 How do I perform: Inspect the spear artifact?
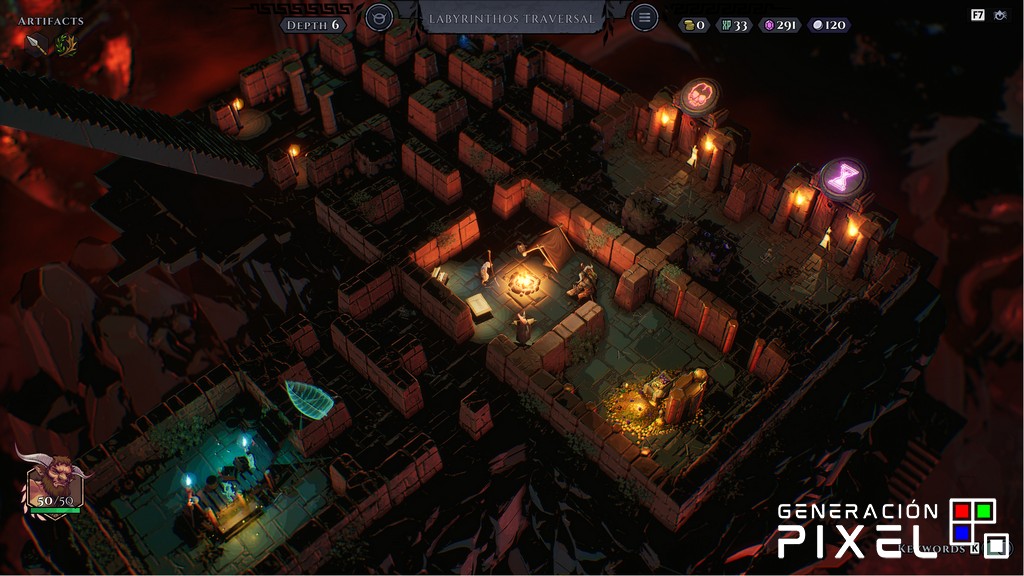pos(33,43)
